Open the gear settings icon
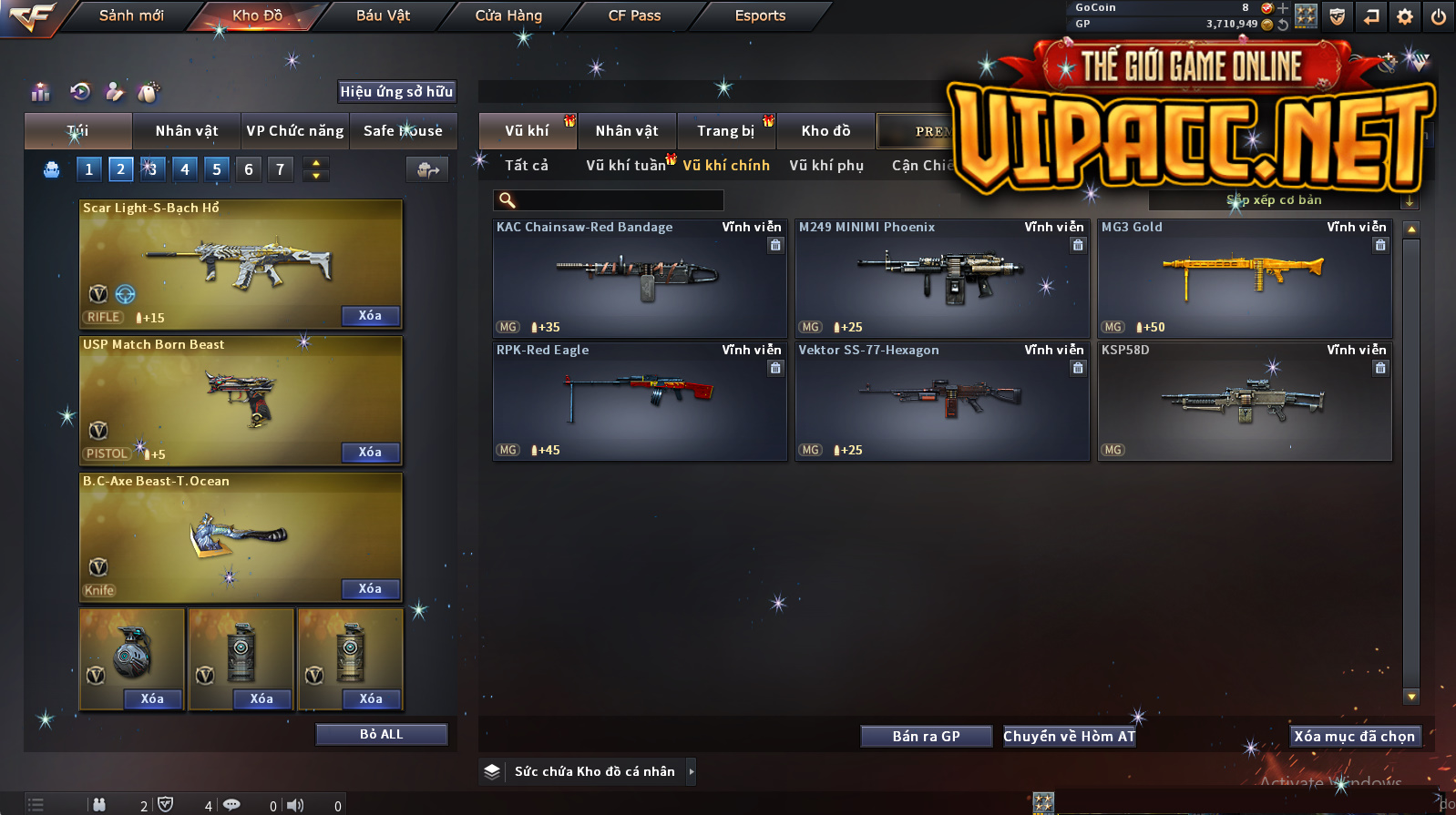1456x815 pixels. pyautogui.click(x=1405, y=16)
